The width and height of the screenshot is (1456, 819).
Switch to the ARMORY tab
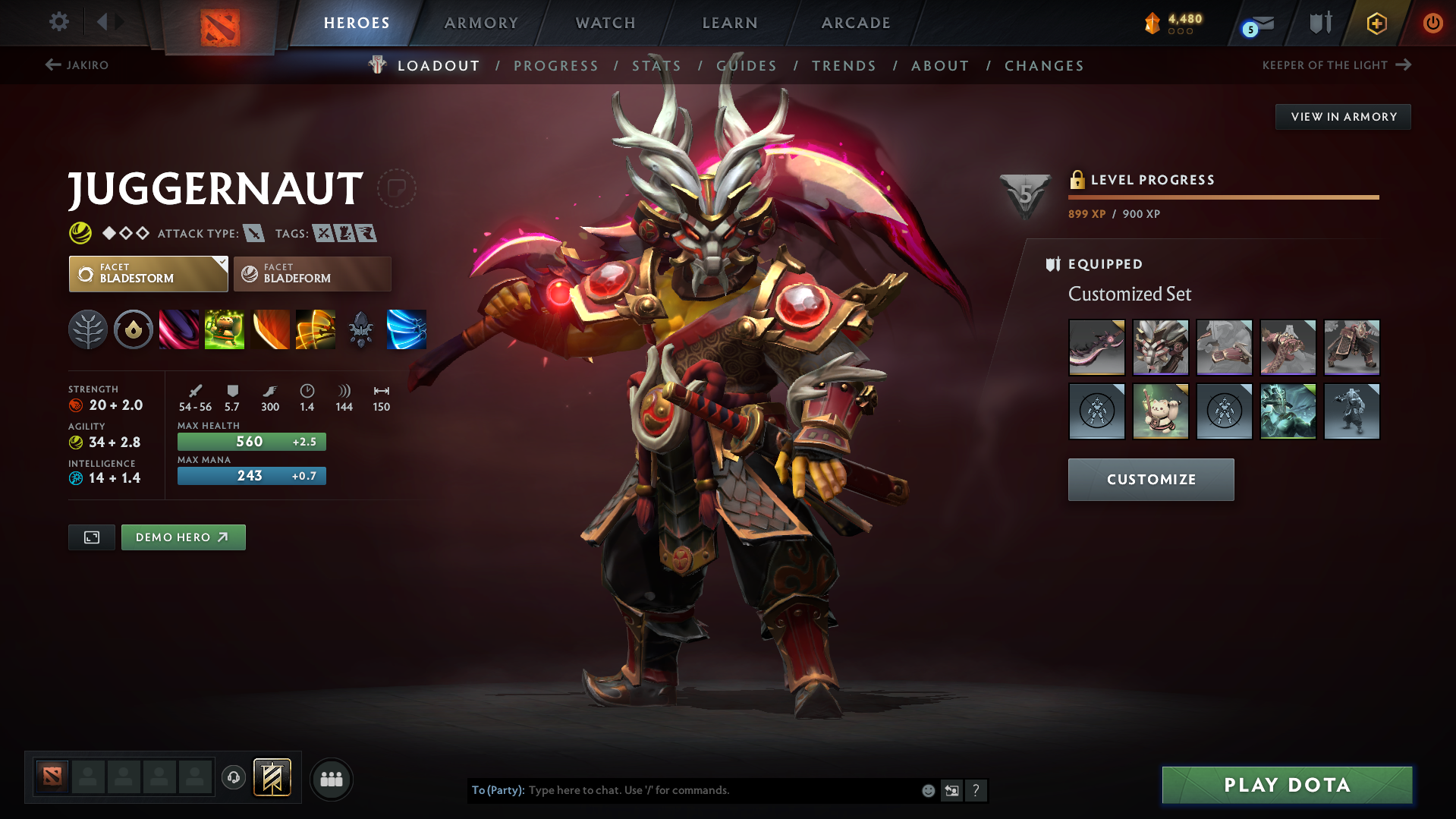(481, 23)
